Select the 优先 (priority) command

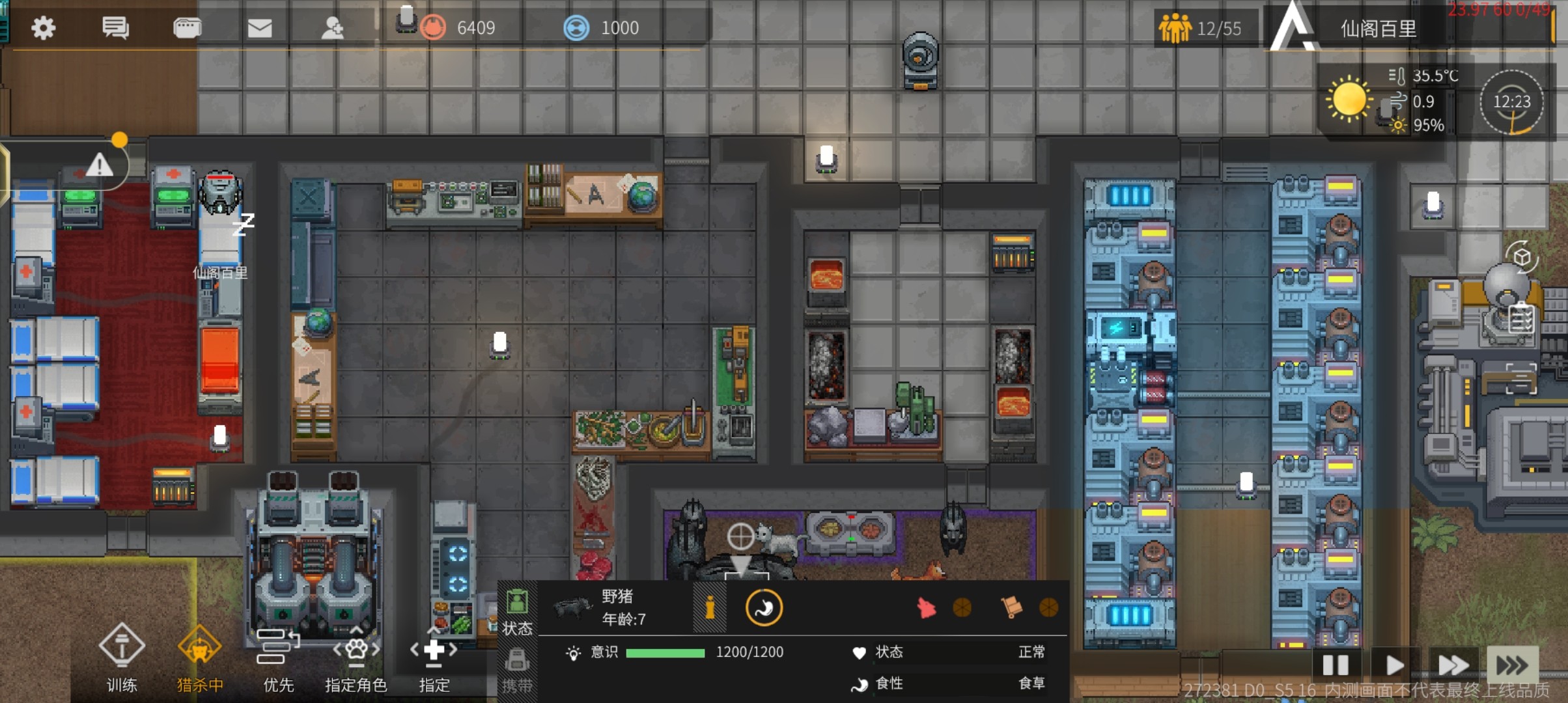coord(278,657)
